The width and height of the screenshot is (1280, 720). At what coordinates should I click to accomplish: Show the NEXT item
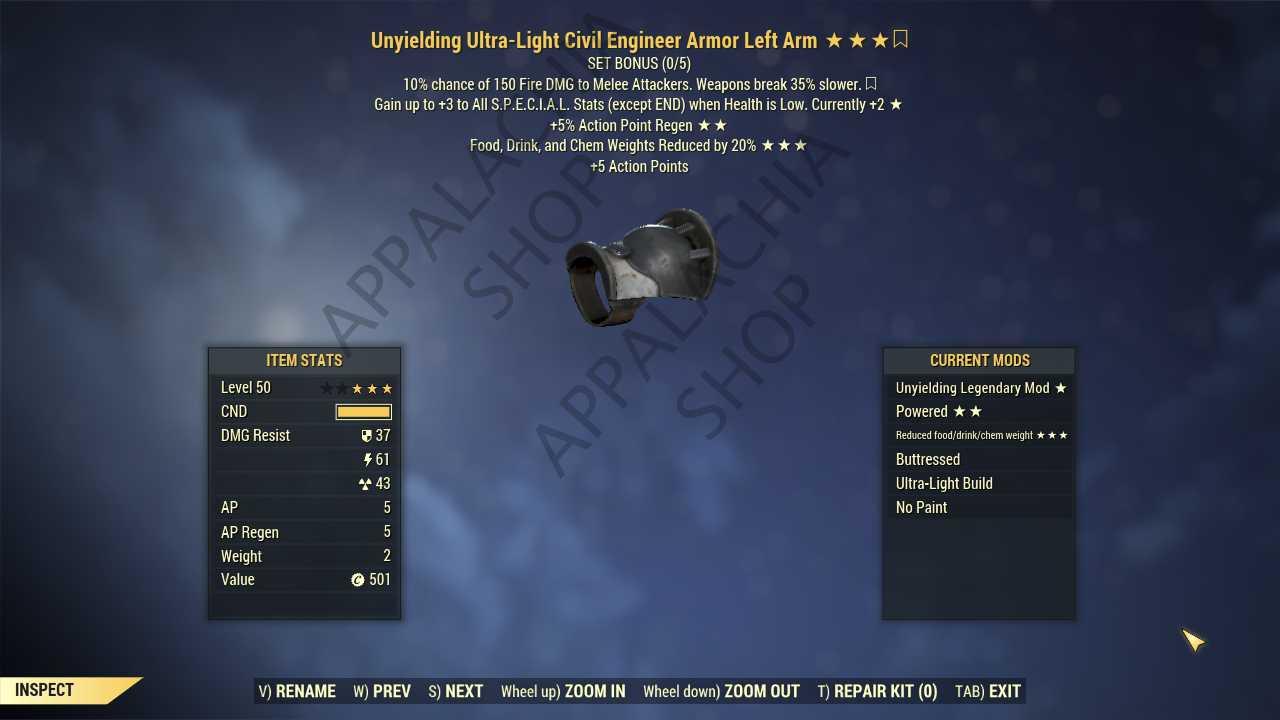456,691
